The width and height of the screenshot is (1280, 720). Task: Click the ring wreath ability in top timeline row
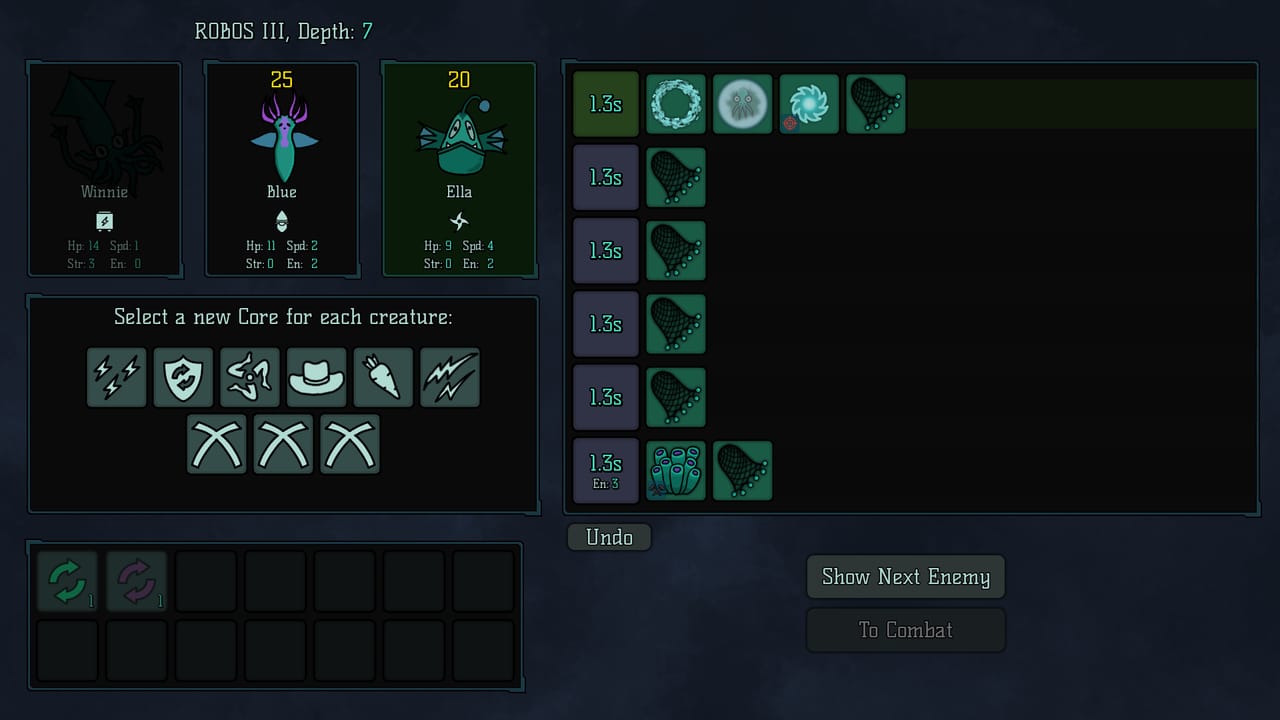(676, 104)
